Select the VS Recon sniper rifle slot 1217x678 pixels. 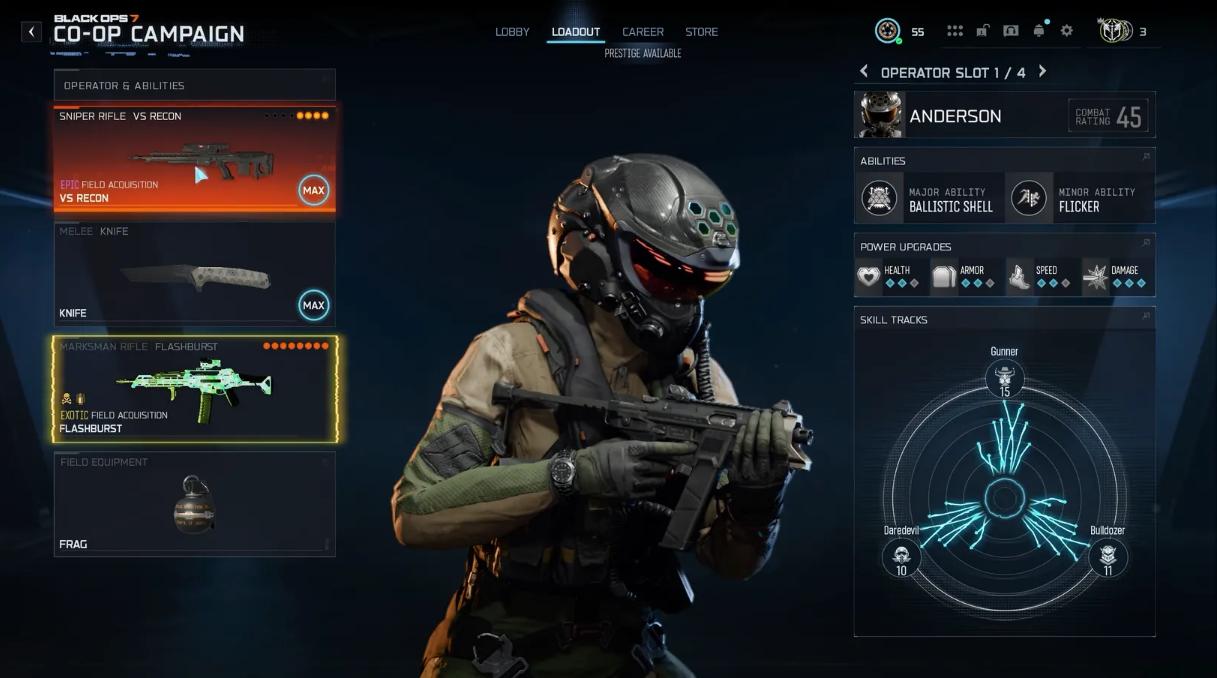click(x=195, y=158)
